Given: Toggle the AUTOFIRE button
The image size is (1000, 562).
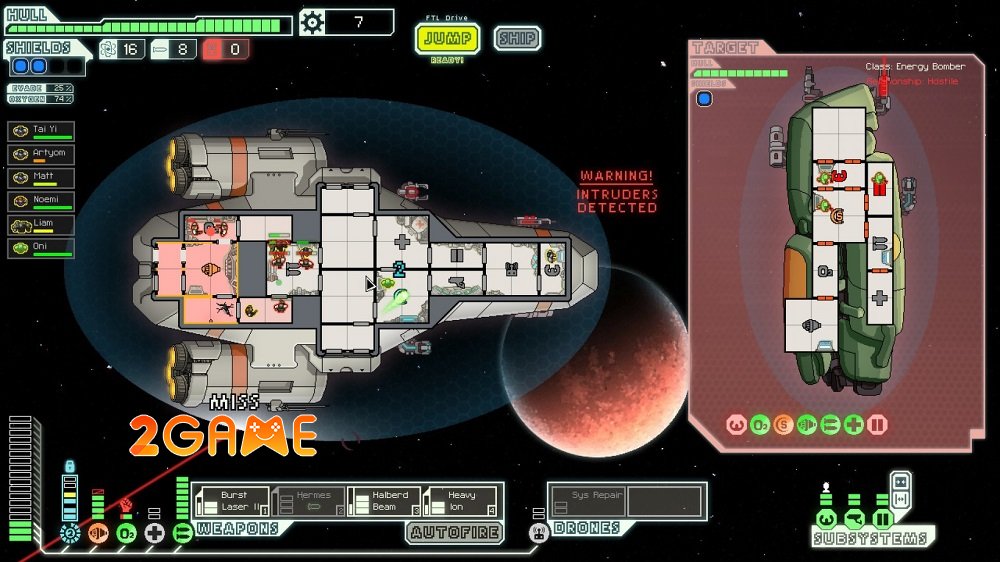Looking at the screenshot, I should coord(455,532).
